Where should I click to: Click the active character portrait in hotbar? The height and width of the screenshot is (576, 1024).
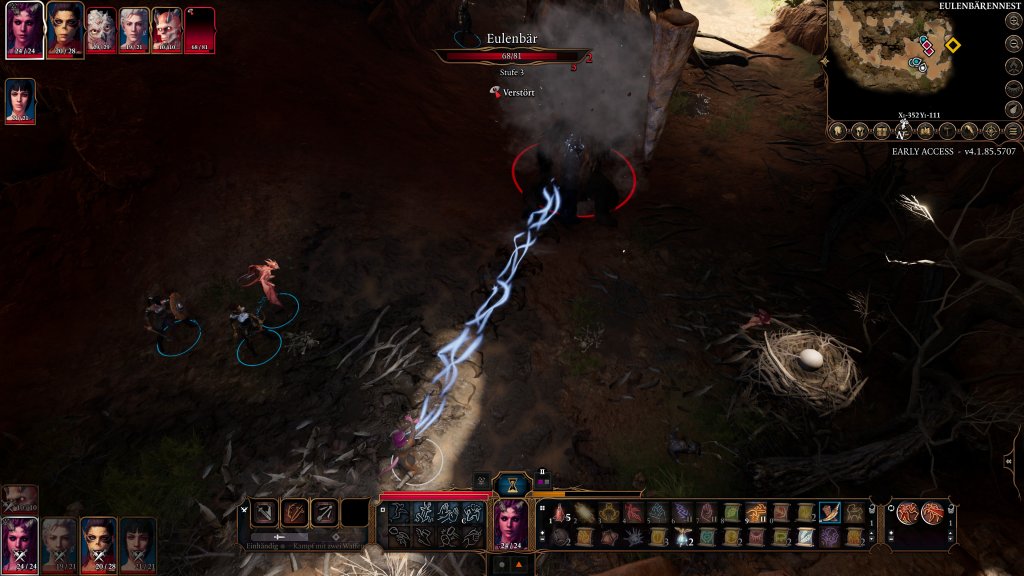coord(511,525)
